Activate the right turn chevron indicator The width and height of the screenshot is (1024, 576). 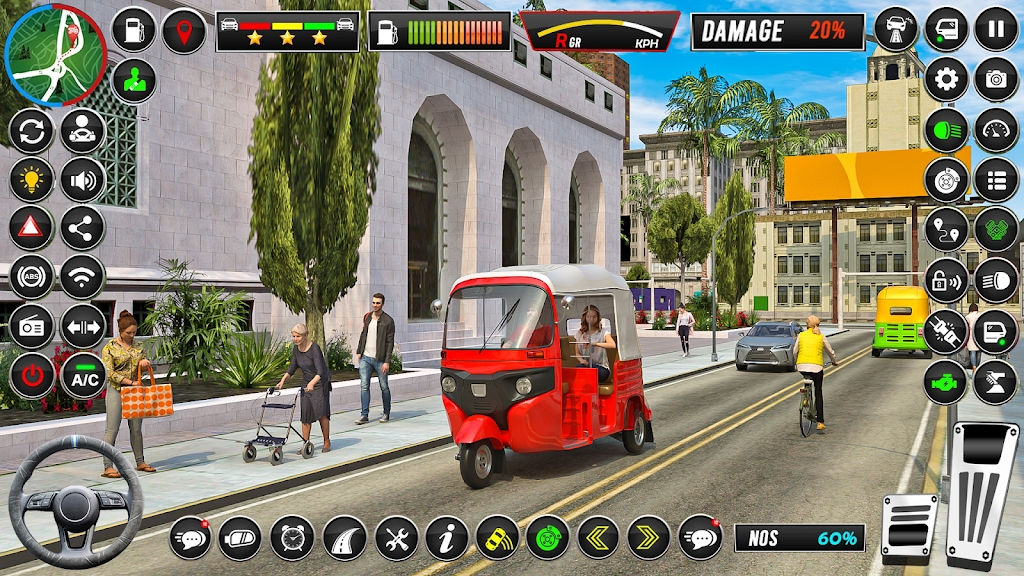click(x=649, y=538)
